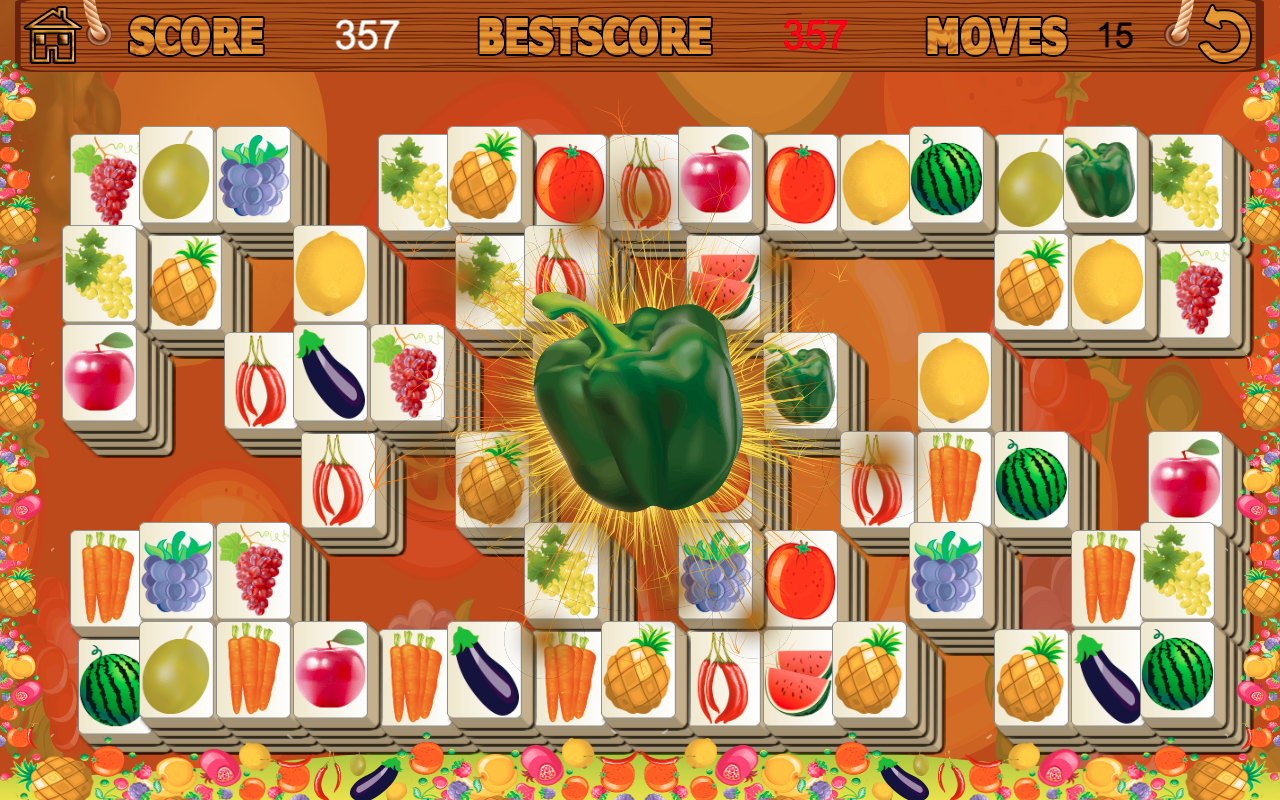
Task: Select the pineapple tile in top row
Action: point(485,182)
